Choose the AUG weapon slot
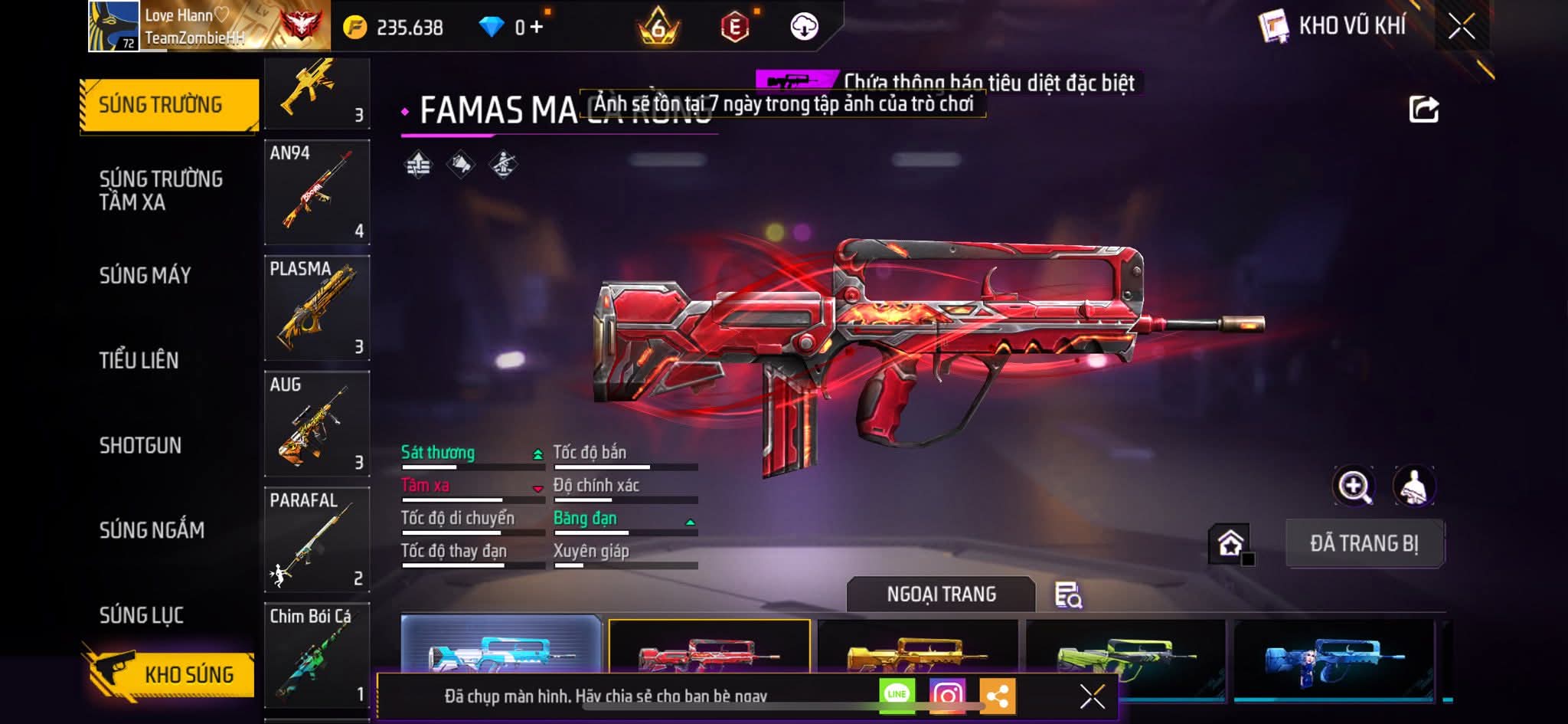This screenshot has width=1568, height=724. [x=317, y=424]
